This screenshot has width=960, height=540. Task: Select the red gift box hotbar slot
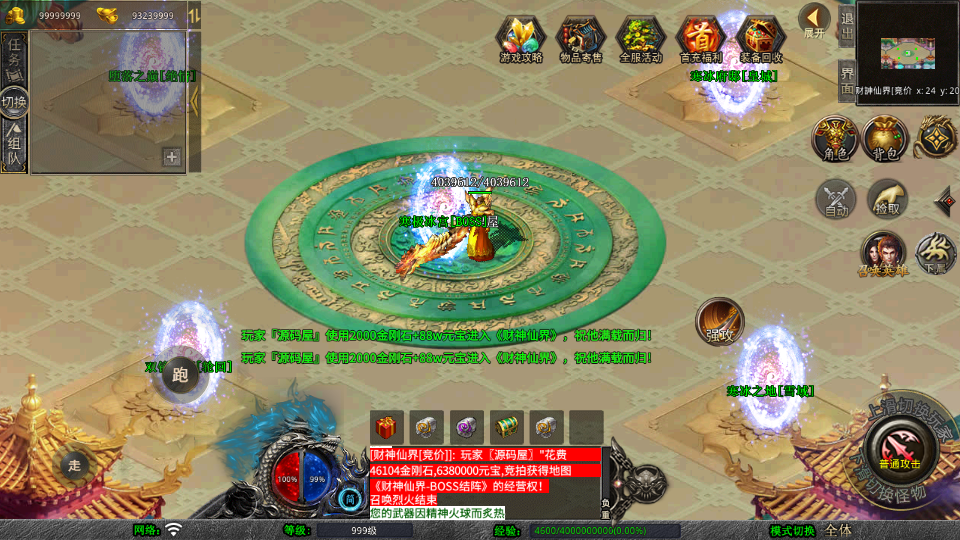[x=387, y=426]
